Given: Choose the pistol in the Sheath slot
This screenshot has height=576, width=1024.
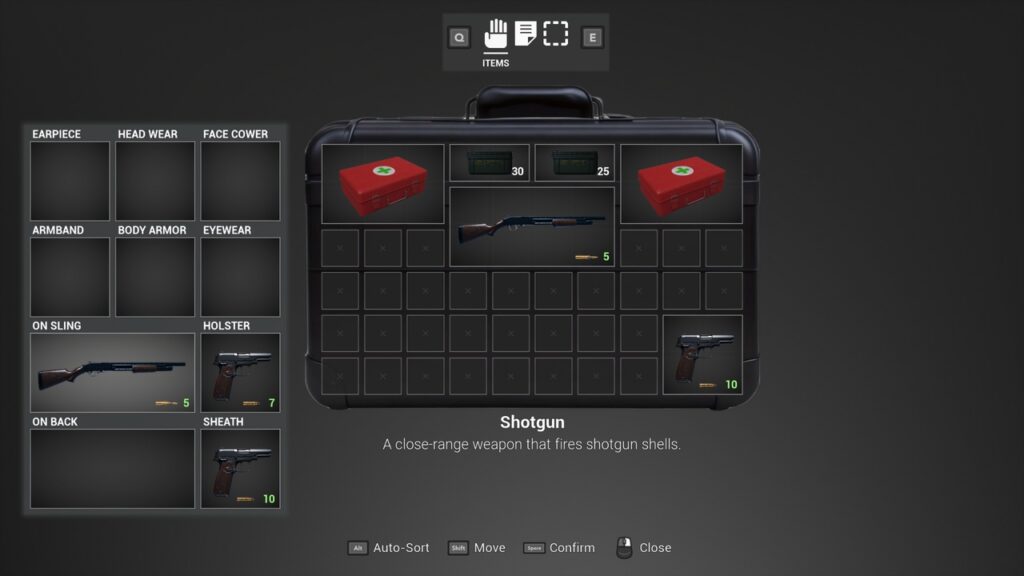Looking at the screenshot, I should (240, 469).
